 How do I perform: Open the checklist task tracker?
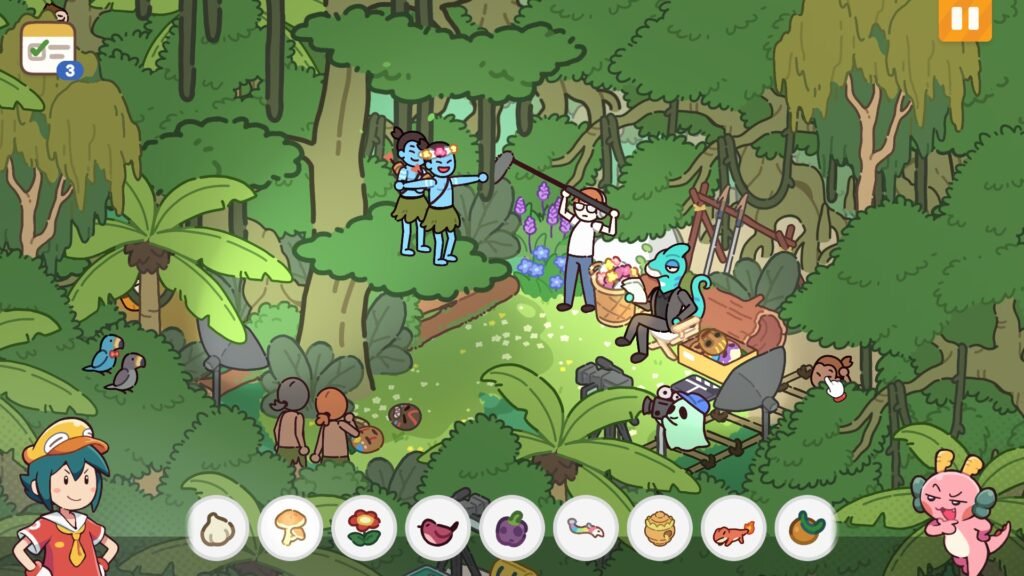[x=48, y=48]
